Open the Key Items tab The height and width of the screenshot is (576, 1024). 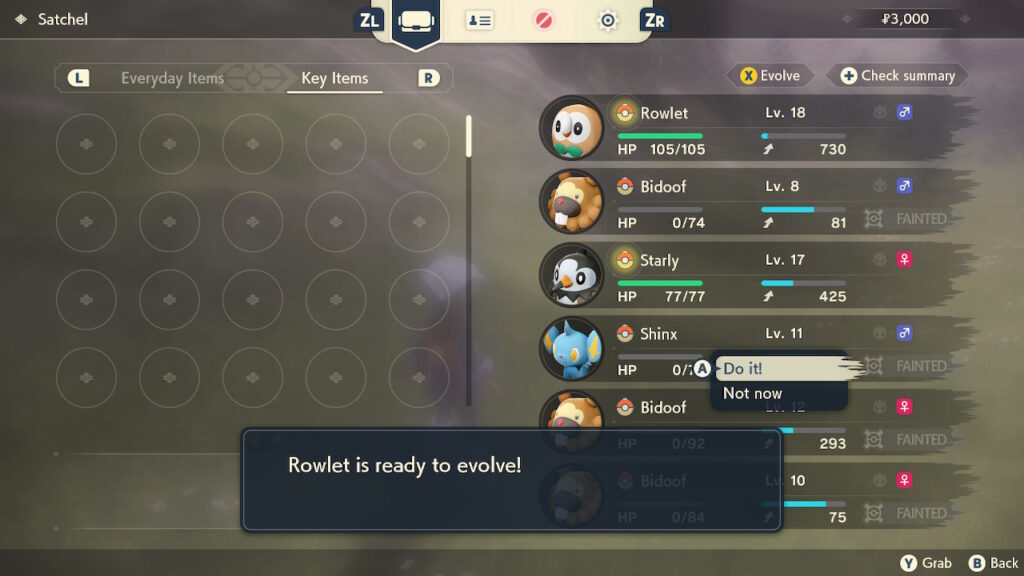coord(334,78)
